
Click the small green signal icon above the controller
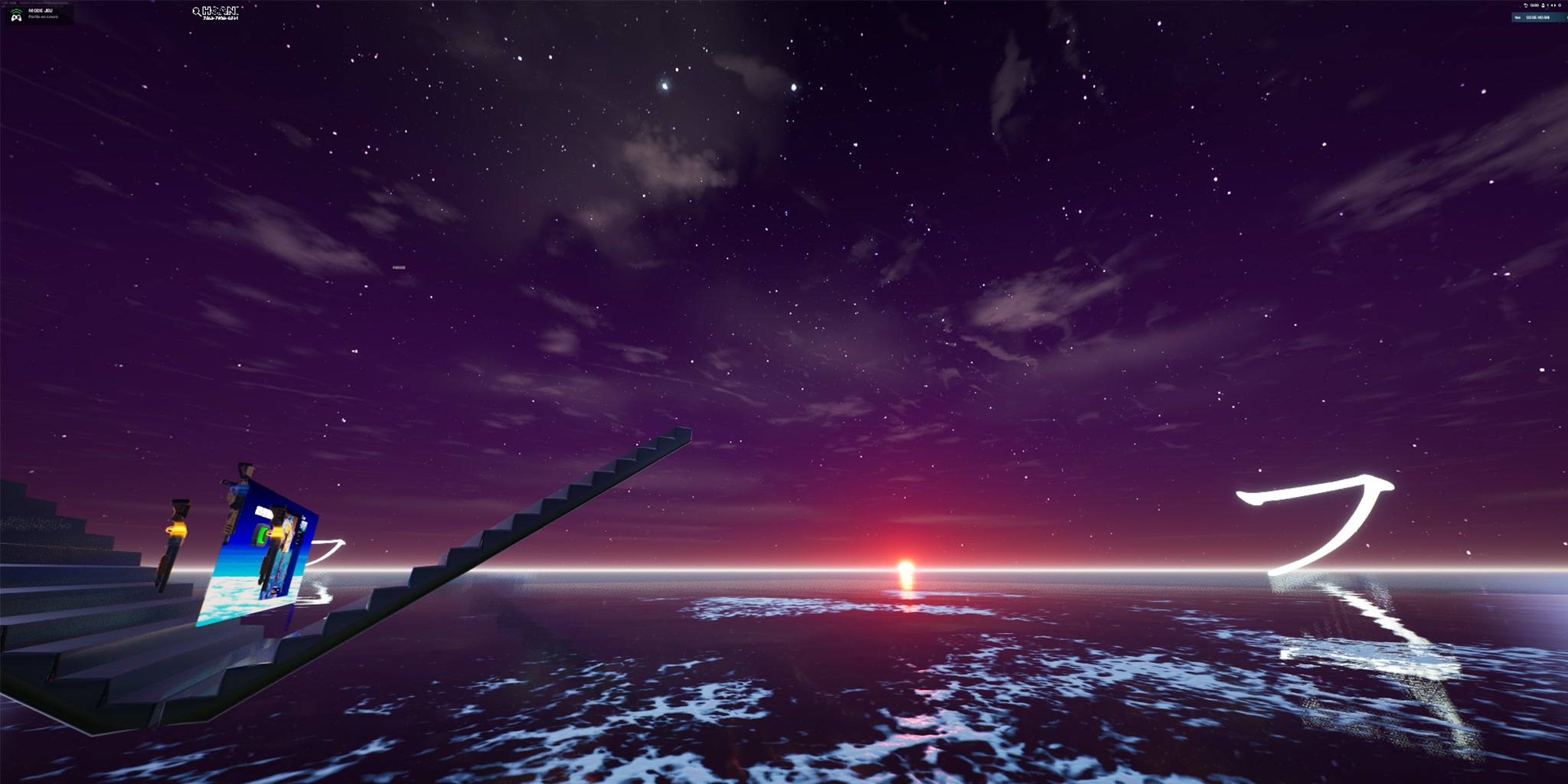tap(15, 10)
